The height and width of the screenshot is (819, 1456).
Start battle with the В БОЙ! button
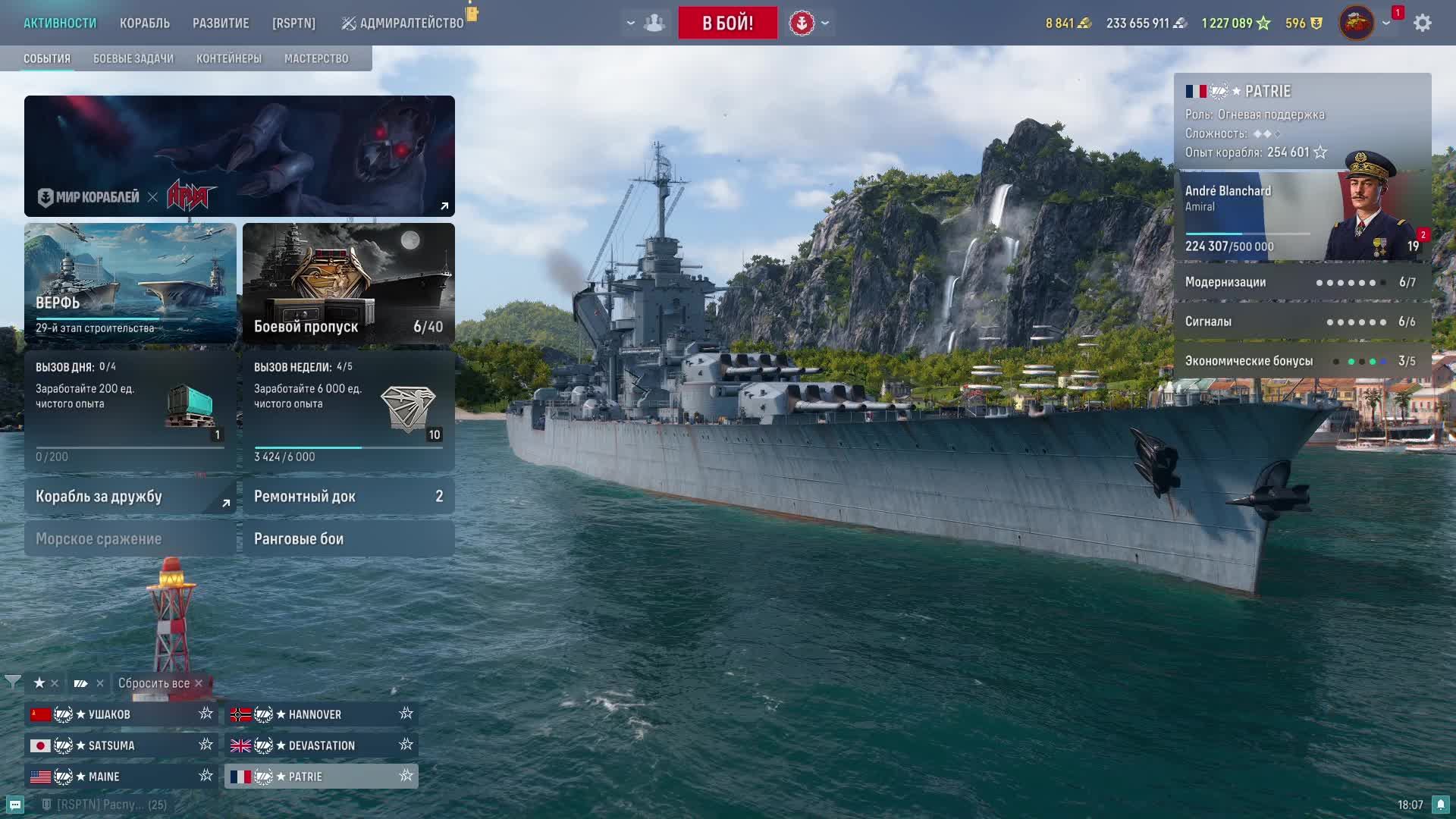tap(727, 23)
